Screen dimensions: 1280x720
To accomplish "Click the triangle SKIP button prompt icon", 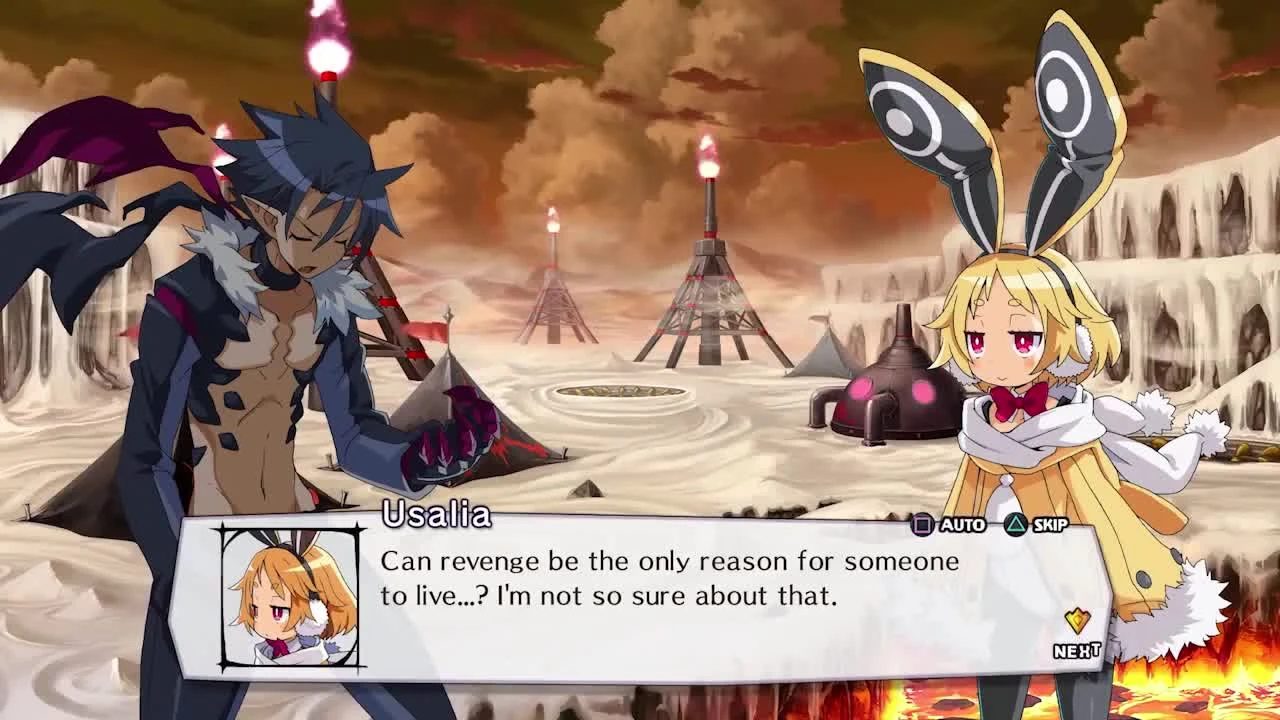I will [x=1015, y=523].
